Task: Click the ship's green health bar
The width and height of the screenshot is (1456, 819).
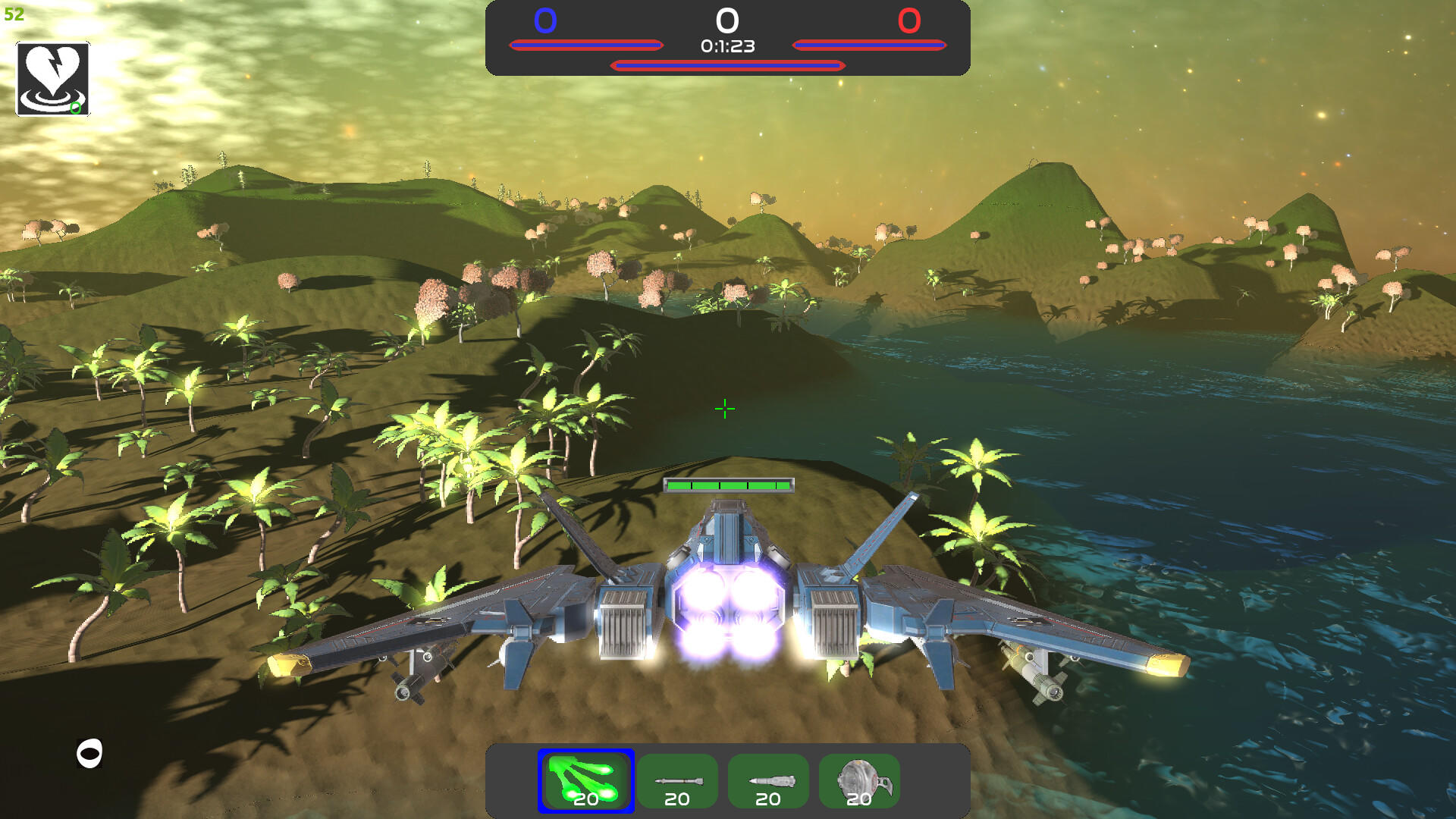Action: coord(728,485)
